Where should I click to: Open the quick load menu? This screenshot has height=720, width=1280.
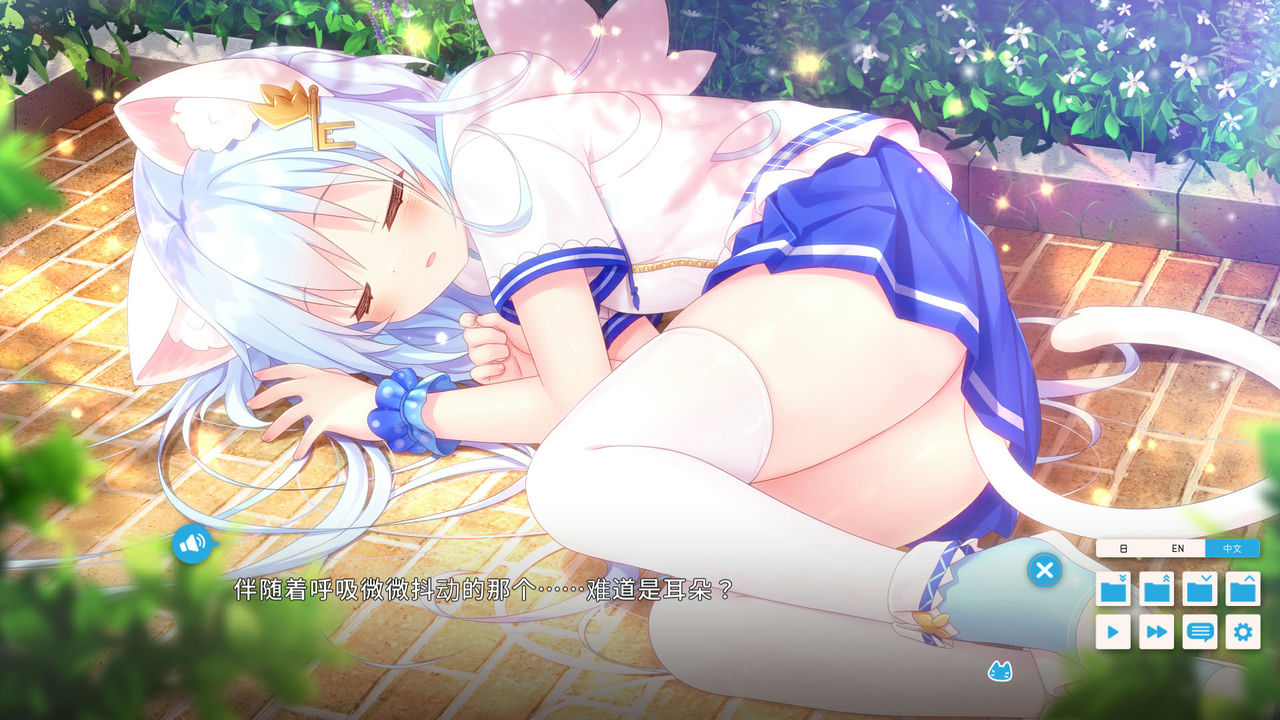1156,589
